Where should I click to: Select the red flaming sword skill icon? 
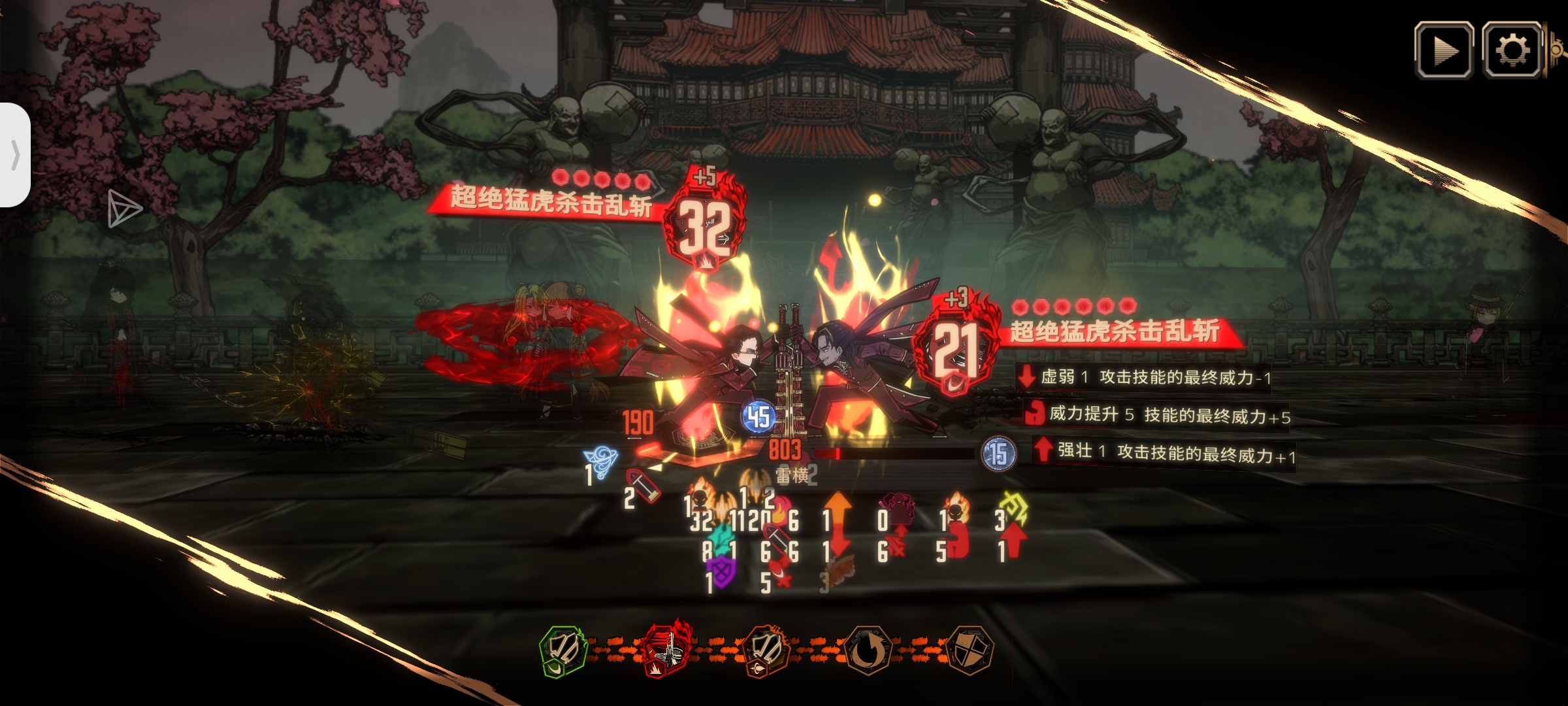pos(666,649)
